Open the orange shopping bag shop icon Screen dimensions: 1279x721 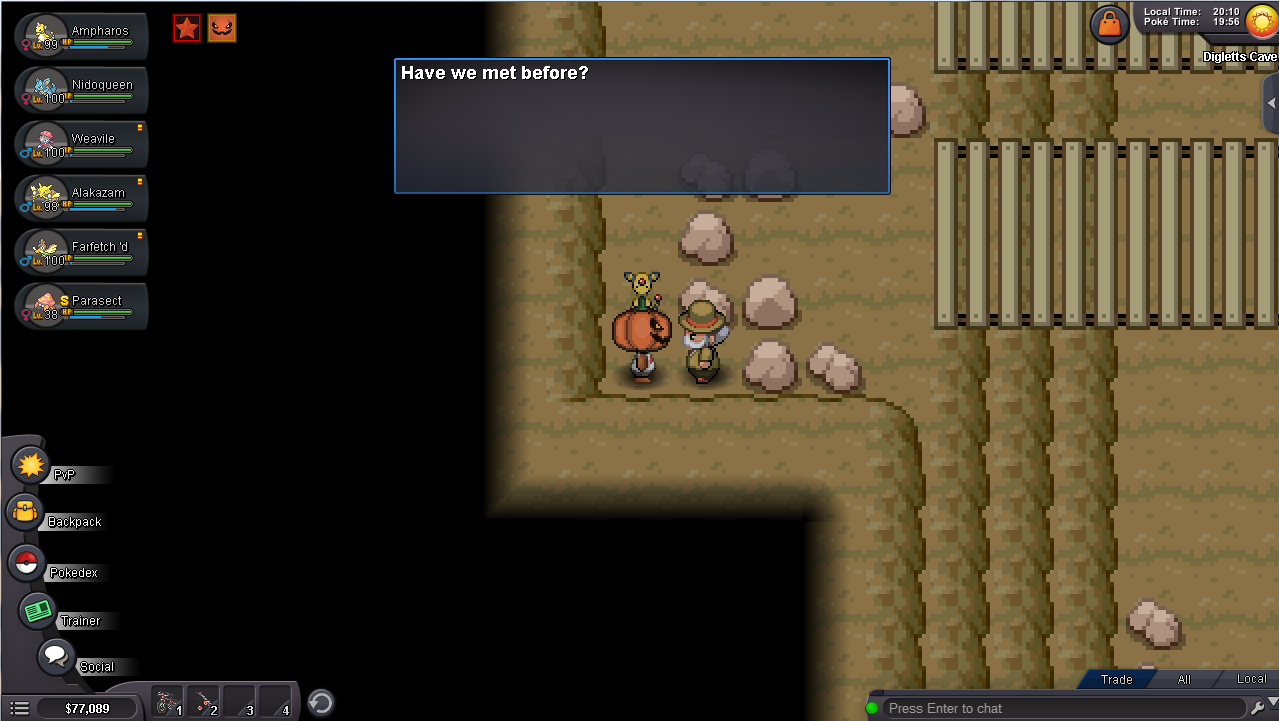point(1109,23)
